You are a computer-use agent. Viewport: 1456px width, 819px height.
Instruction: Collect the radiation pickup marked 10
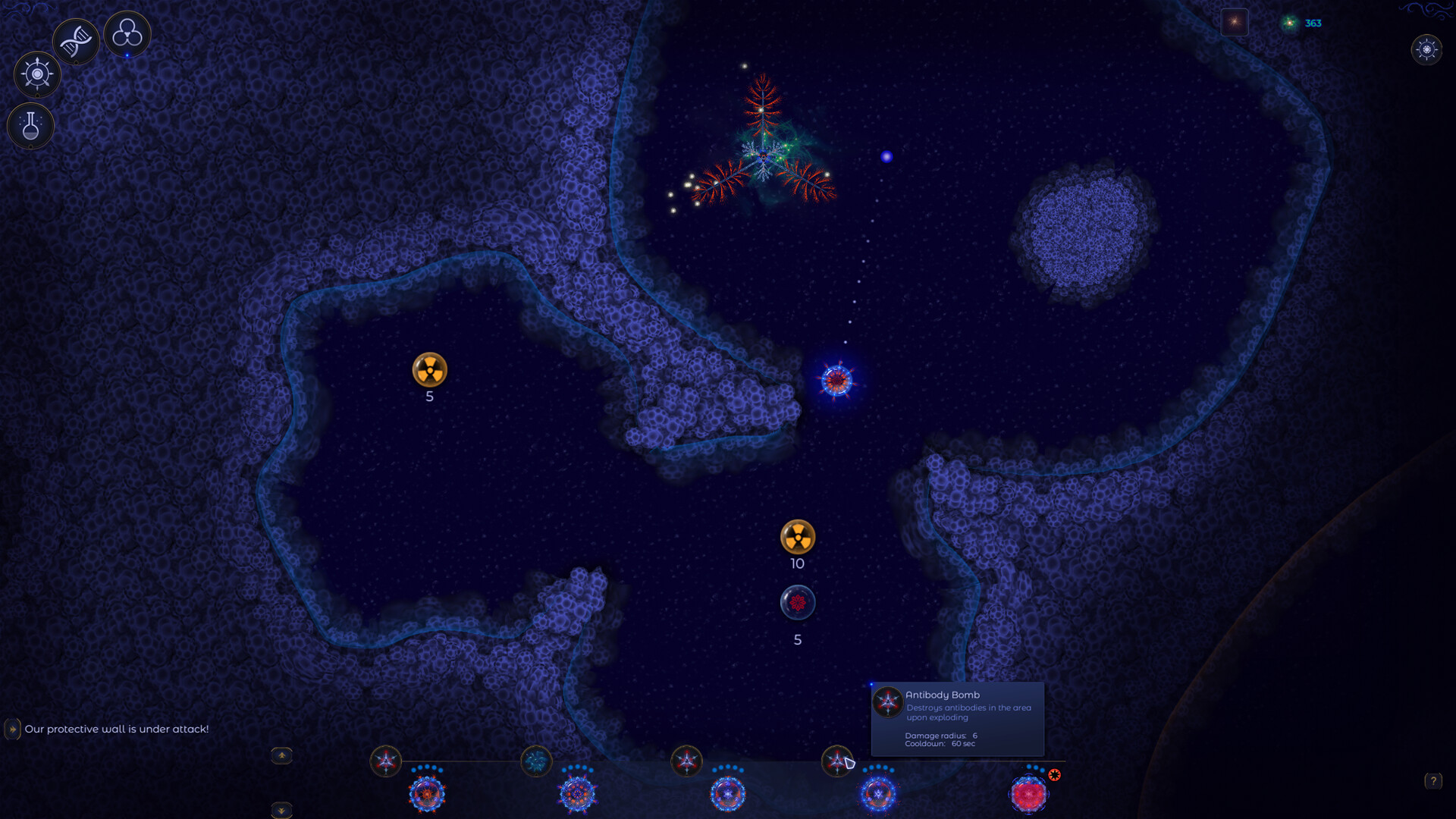point(797,538)
